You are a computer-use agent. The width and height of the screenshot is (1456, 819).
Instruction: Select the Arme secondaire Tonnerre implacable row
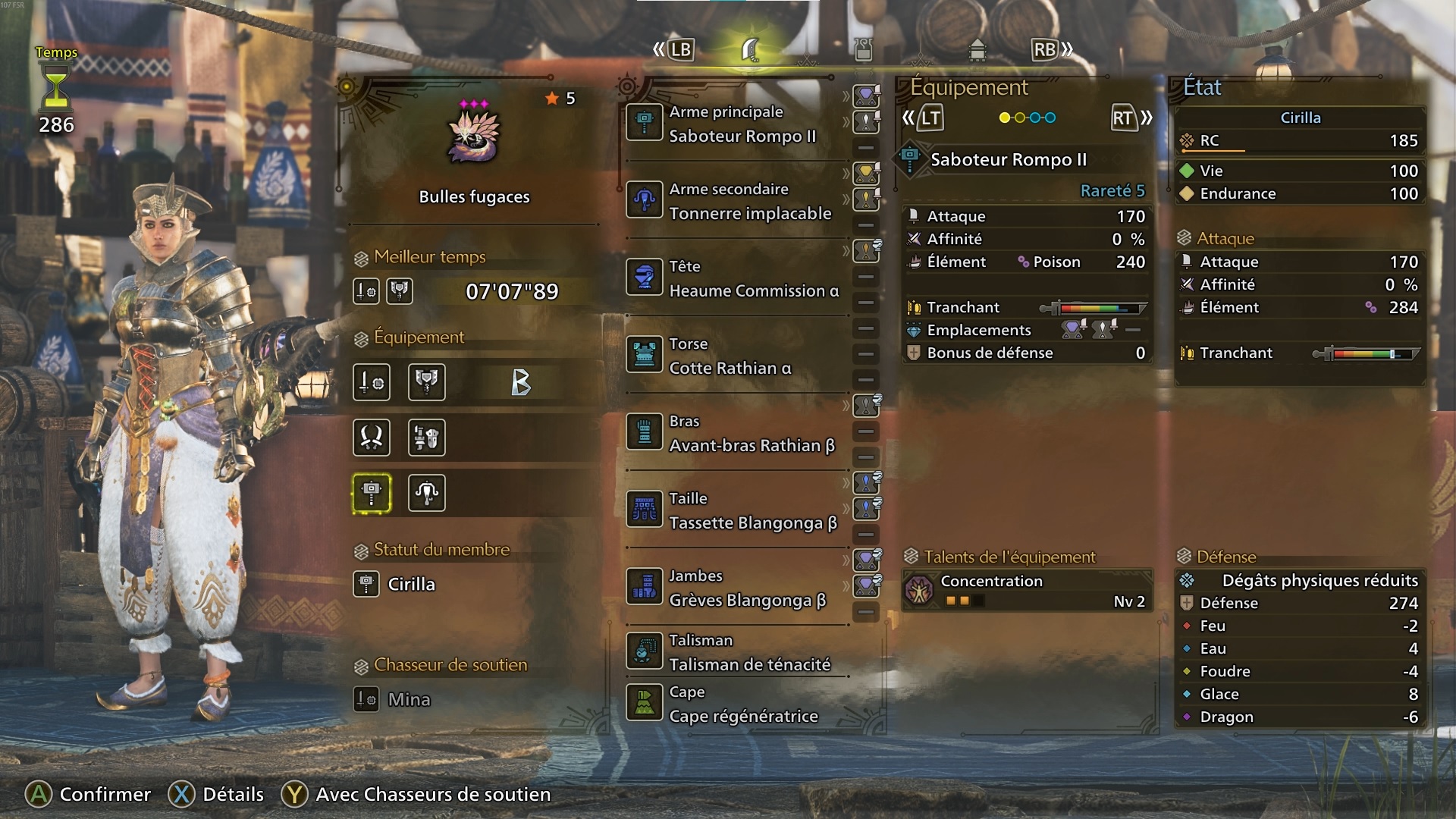point(736,201)
